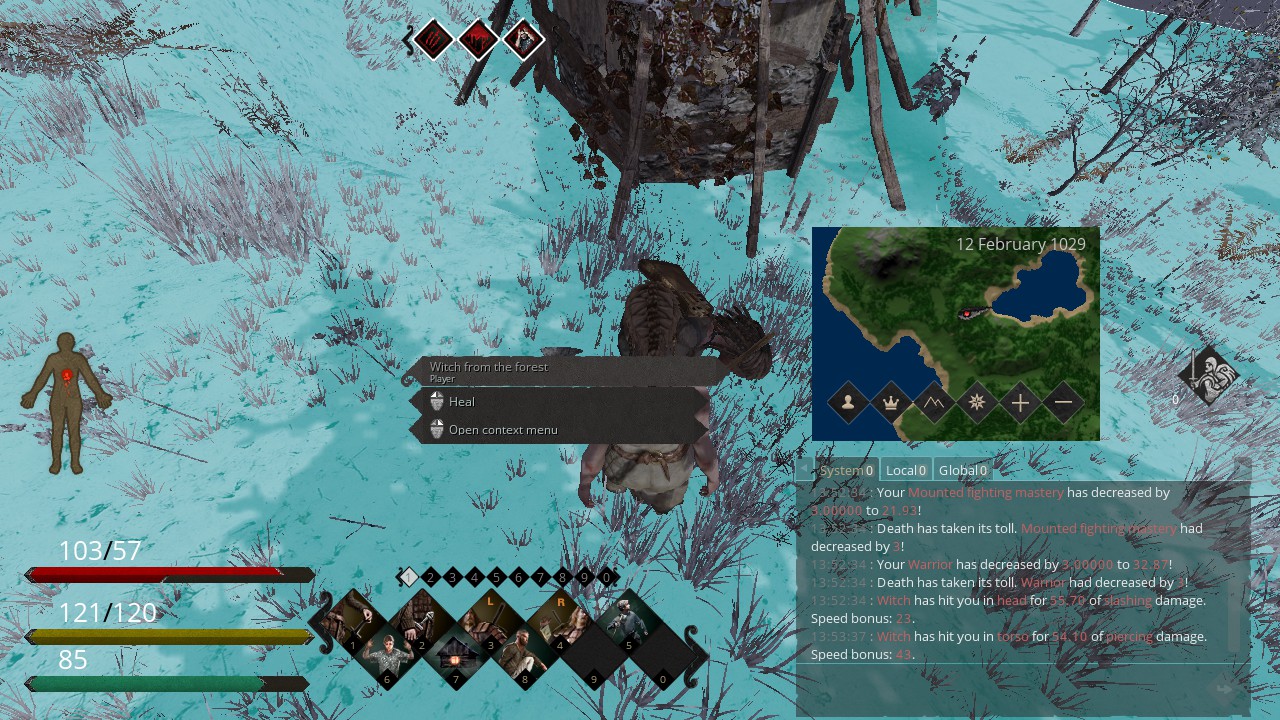Click the dripping blood bleeding status icon

(x=479, y=40)
